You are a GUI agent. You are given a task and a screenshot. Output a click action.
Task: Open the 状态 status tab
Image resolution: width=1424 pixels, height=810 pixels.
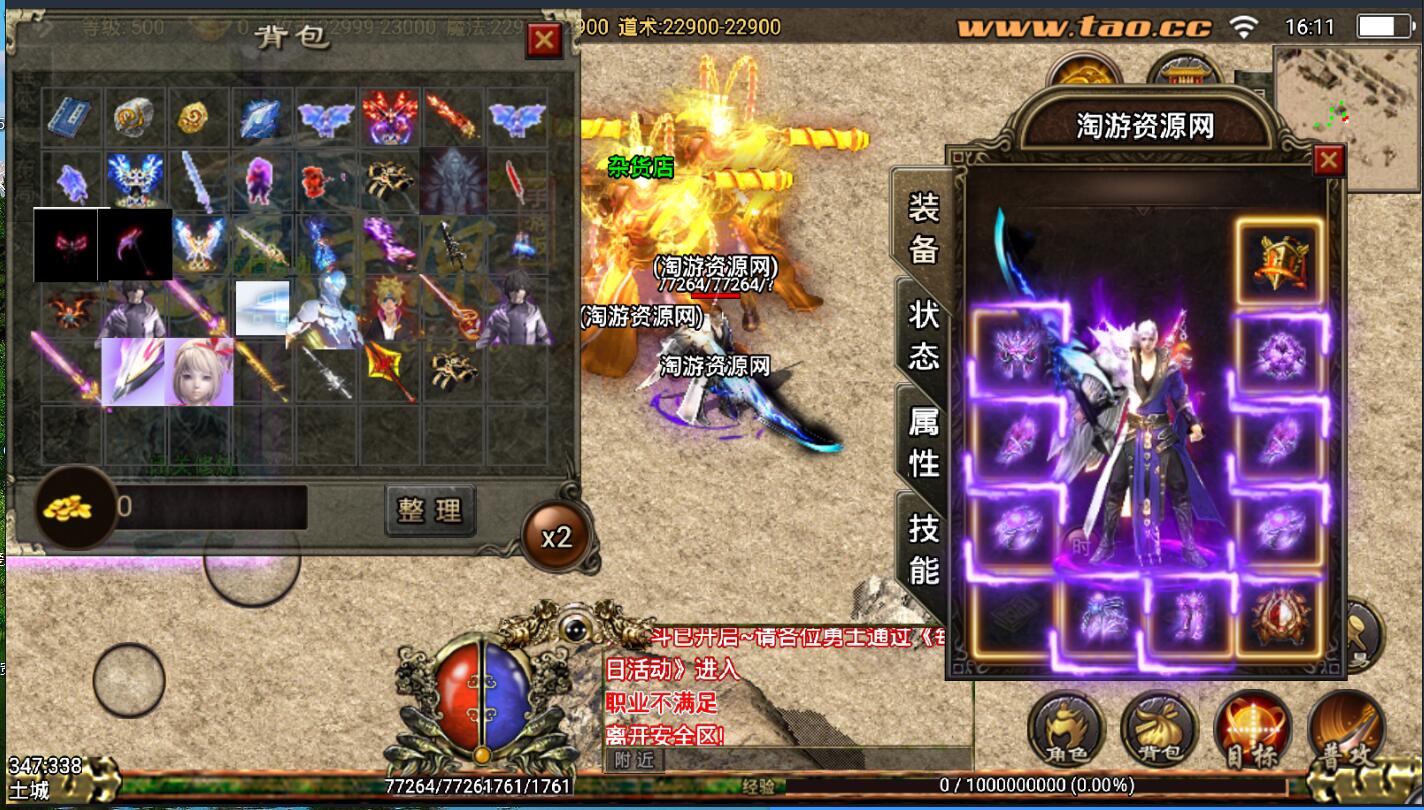923,335
